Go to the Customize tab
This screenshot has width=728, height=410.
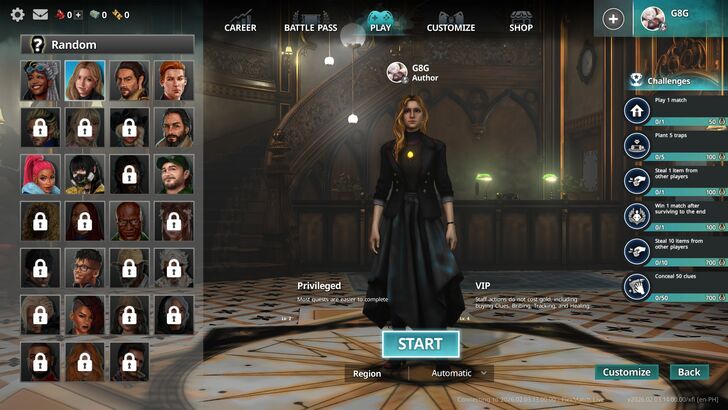click(x=451, y=21)
